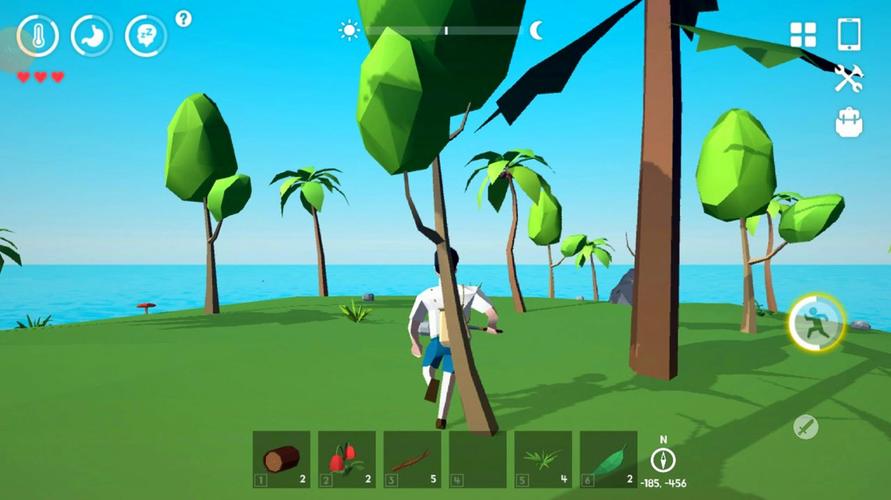Open the smartphone device icon
The height and width of the screenshot is (500, 891).
tap(849, 34)
